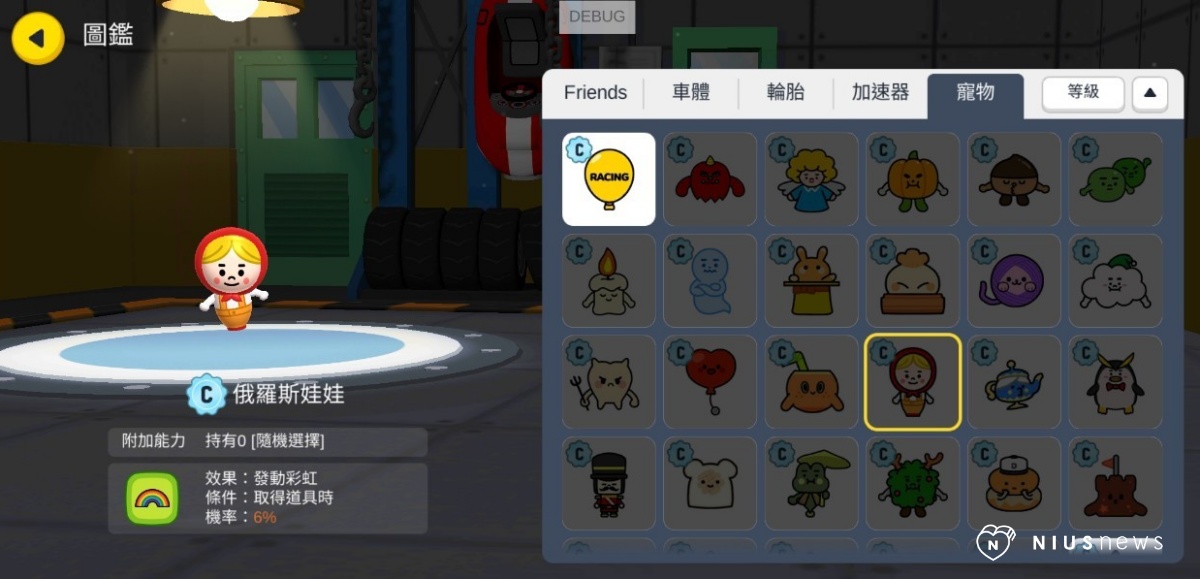Choose the Russian doll pet tile

tap(912, 383)
